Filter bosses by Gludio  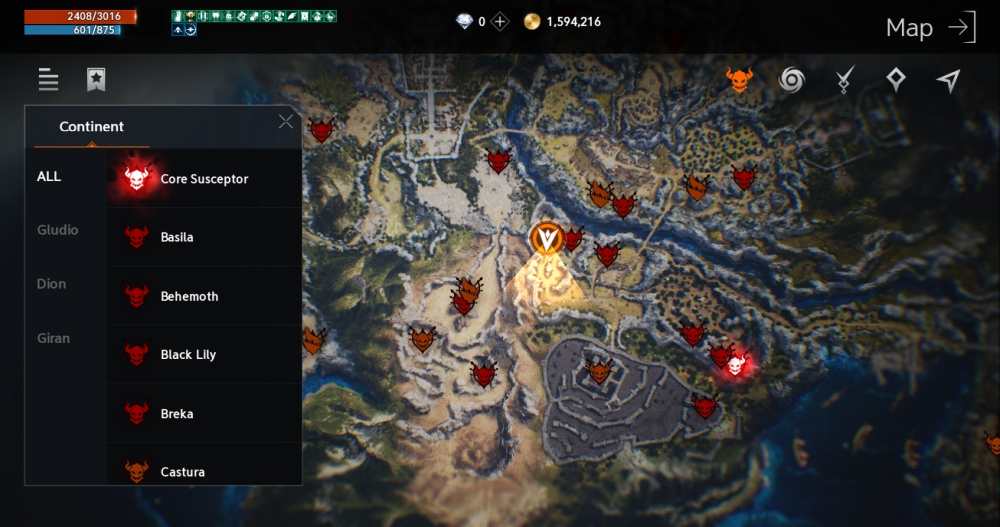point(58,231)
